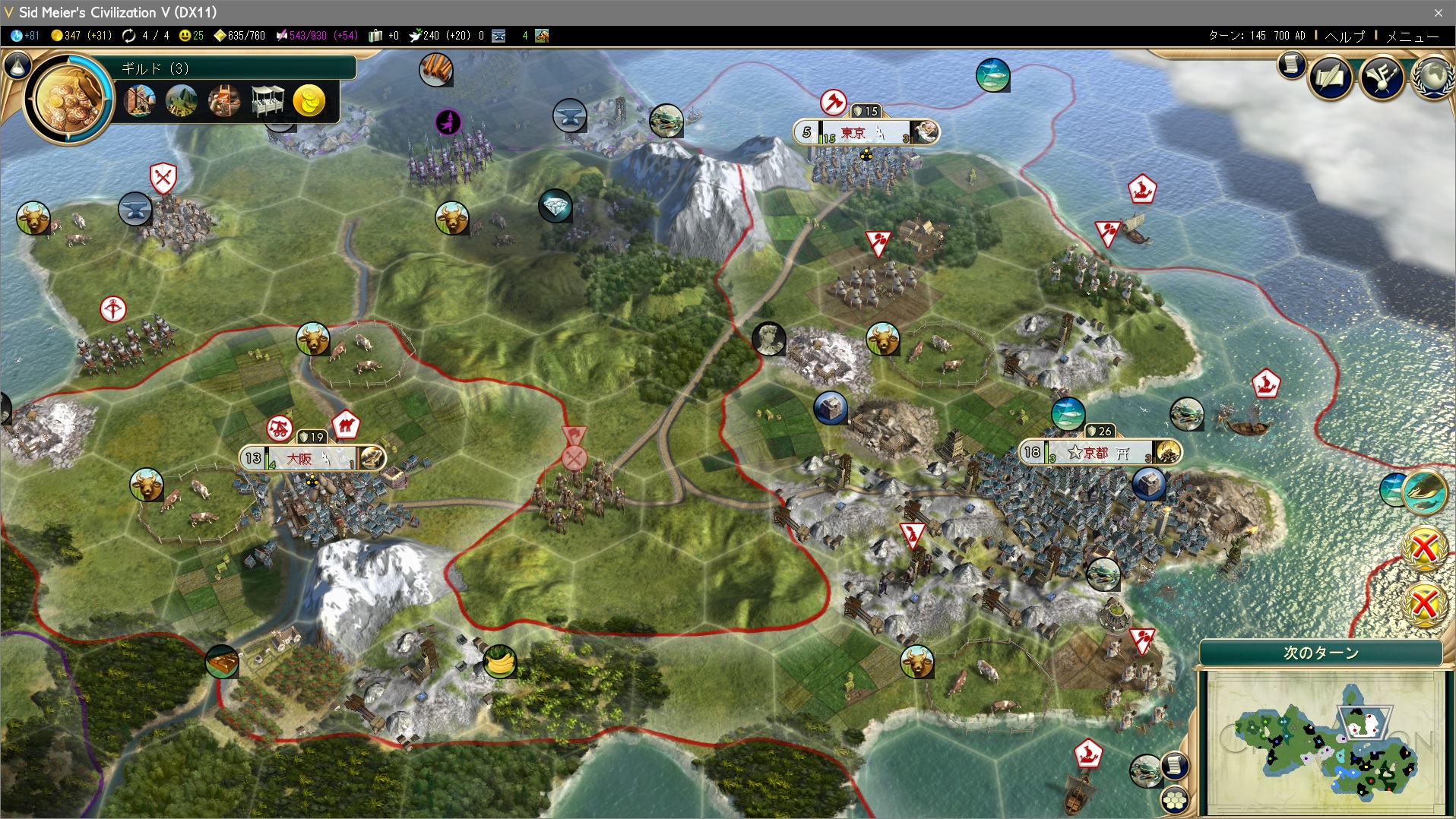The height and width of the screenshot is (819, 1456).
Task: Open the メニュー menu in the top bar
Action: [x=1412, y=36]
